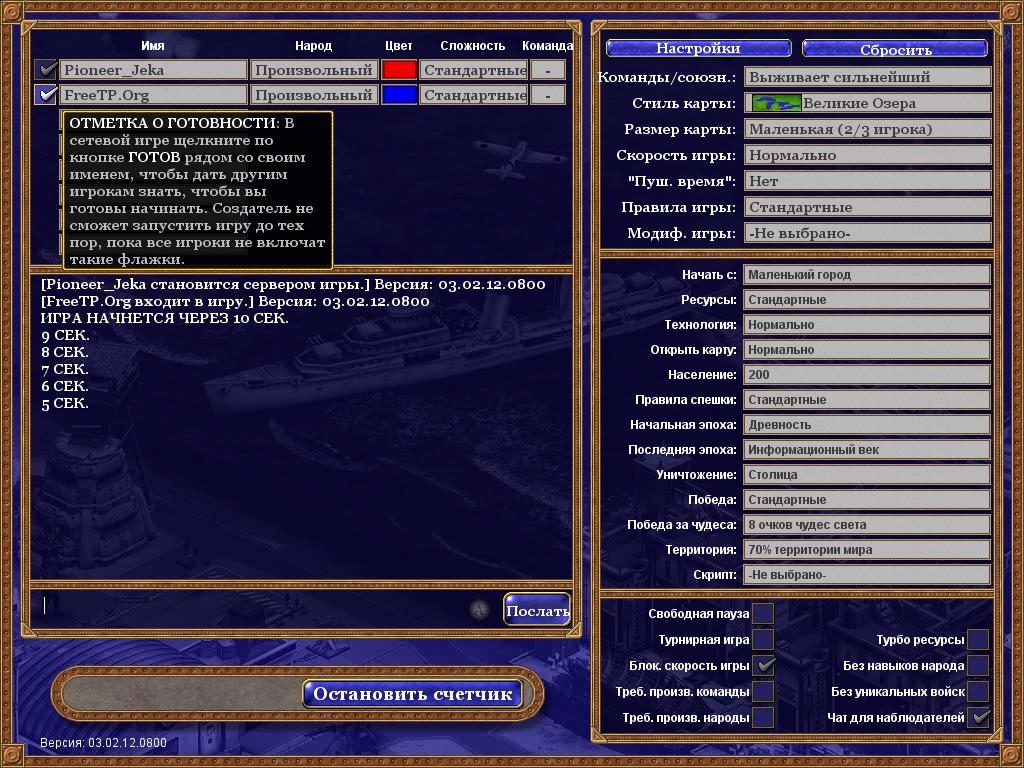Change the Население population limit

867,375
